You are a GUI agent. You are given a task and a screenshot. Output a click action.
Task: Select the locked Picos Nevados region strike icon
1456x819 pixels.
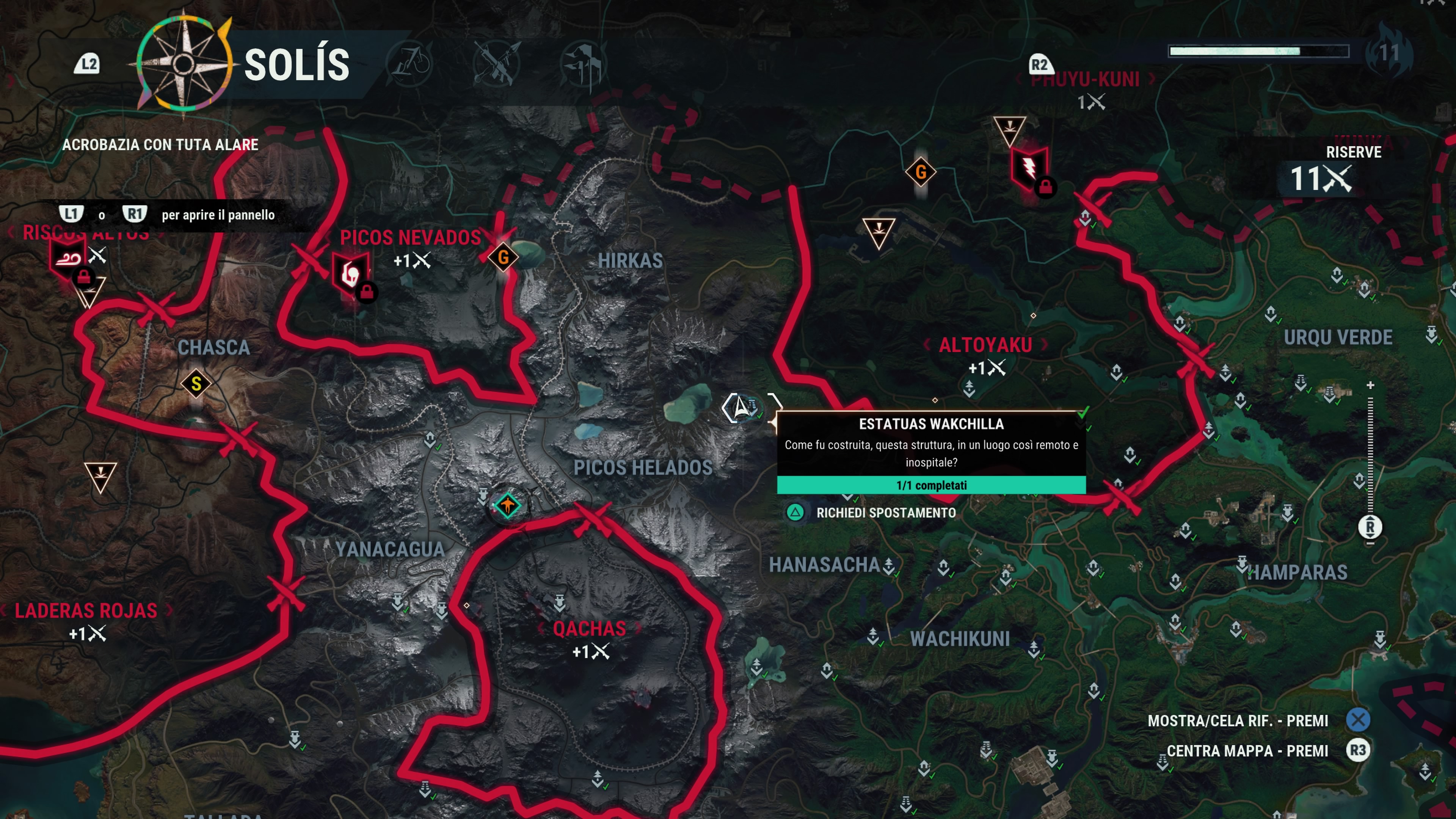[351, 274]
